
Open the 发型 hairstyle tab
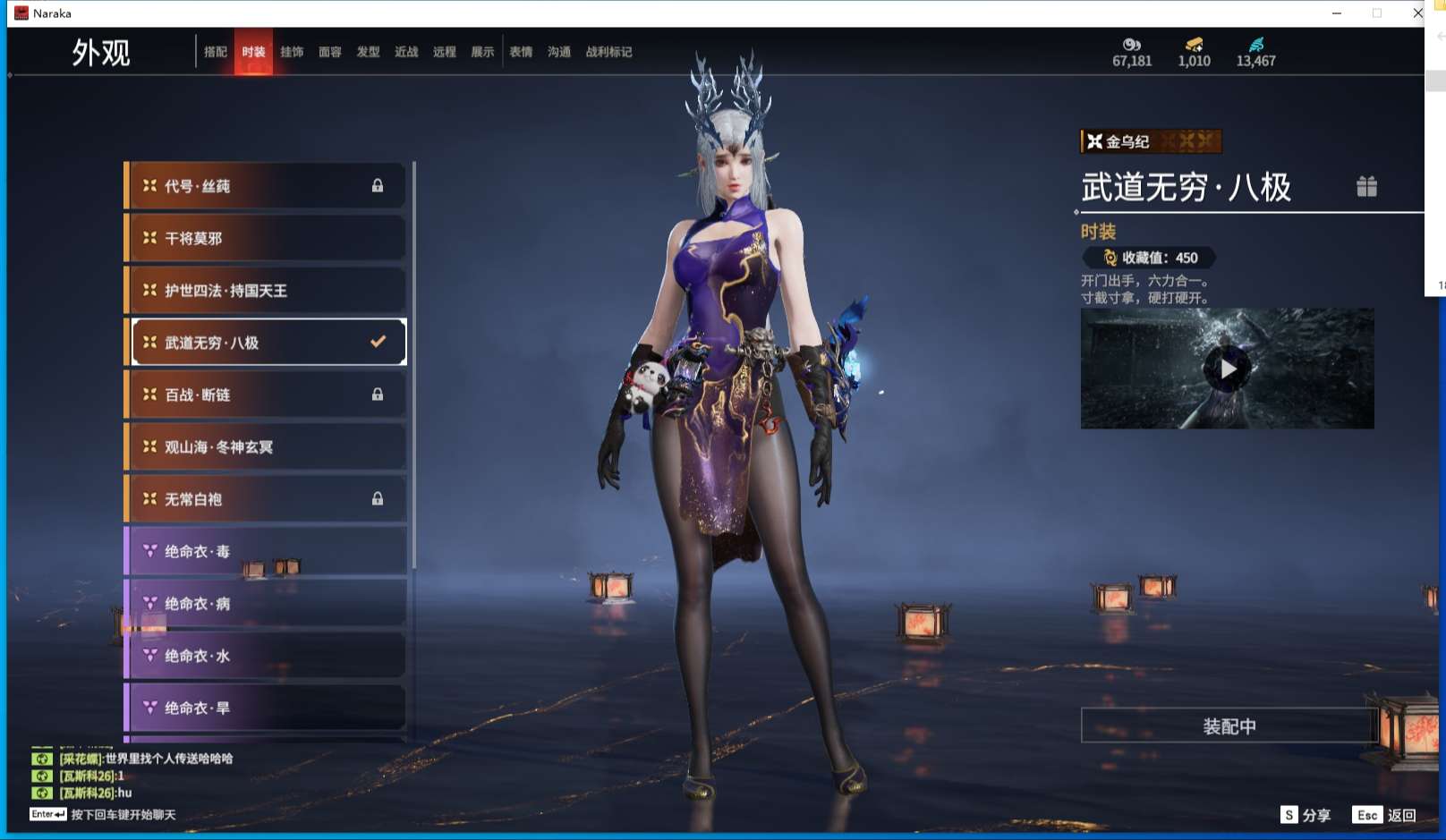(x=368, y=52)
